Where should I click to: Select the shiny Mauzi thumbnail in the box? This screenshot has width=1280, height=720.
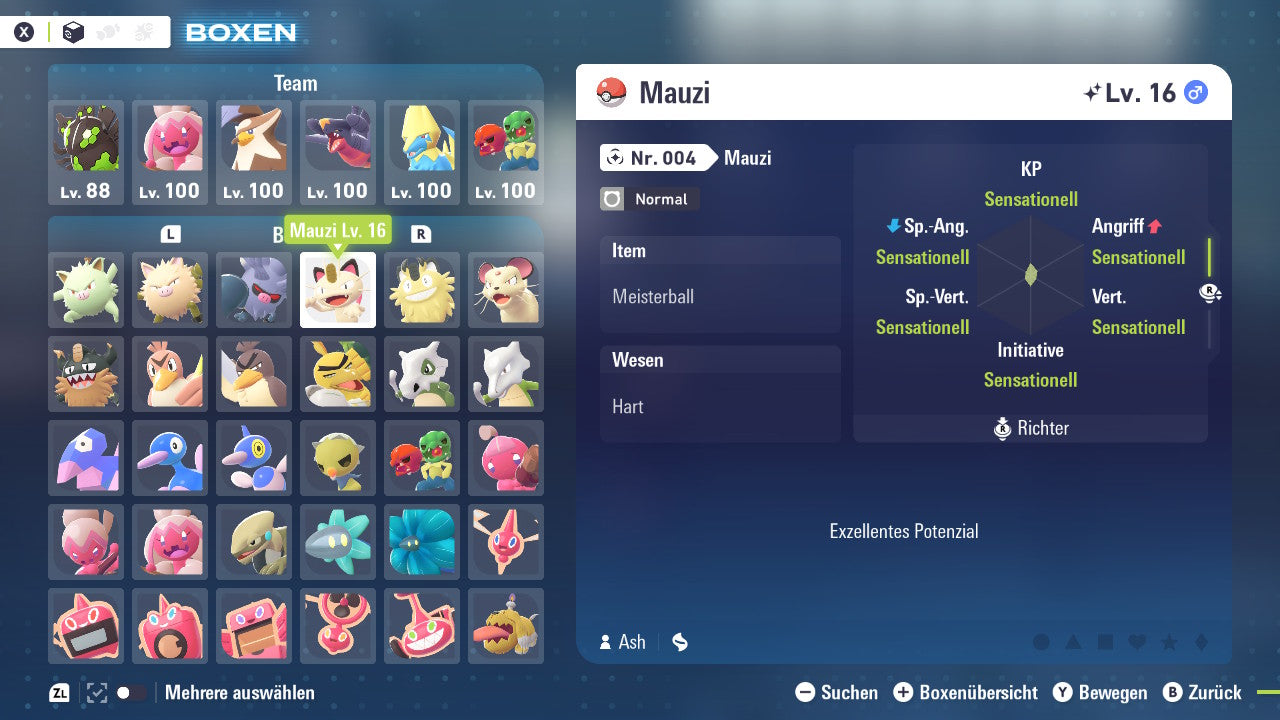(337, 292)
